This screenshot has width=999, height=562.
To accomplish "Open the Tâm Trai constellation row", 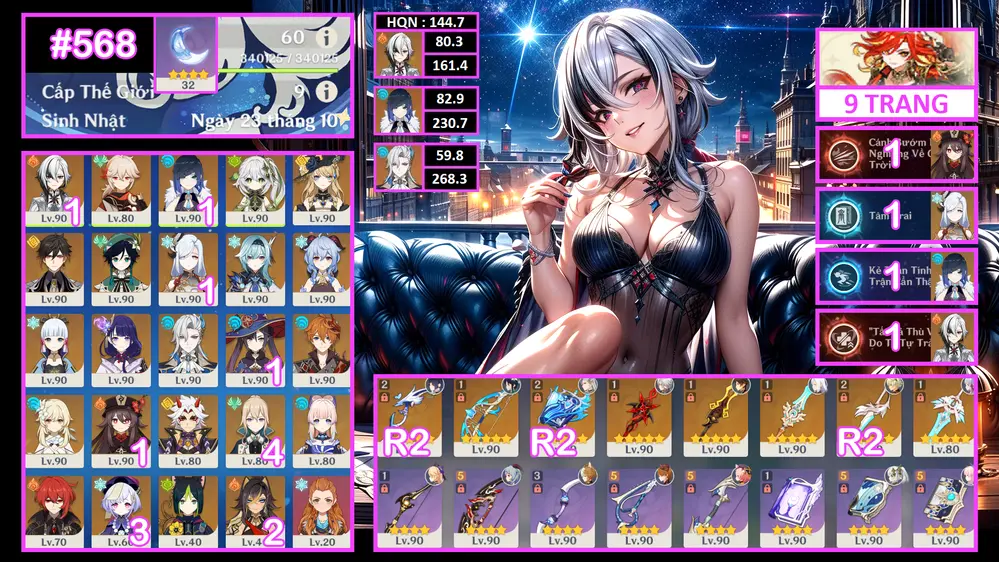I will coord(896,215).
